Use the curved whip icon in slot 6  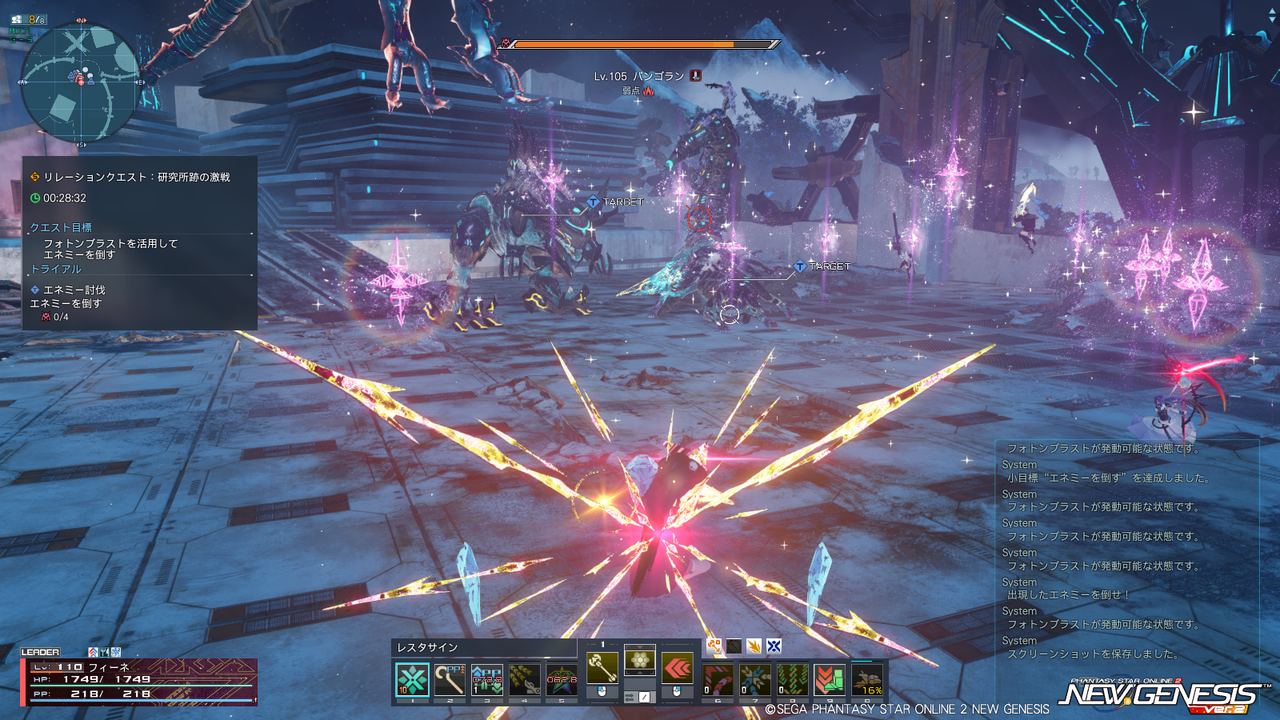[x=717, y=680]
